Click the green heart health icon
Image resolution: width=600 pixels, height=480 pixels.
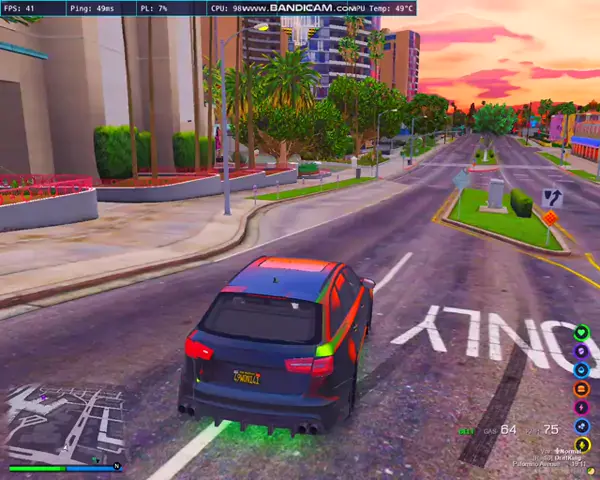click(582, 333)
